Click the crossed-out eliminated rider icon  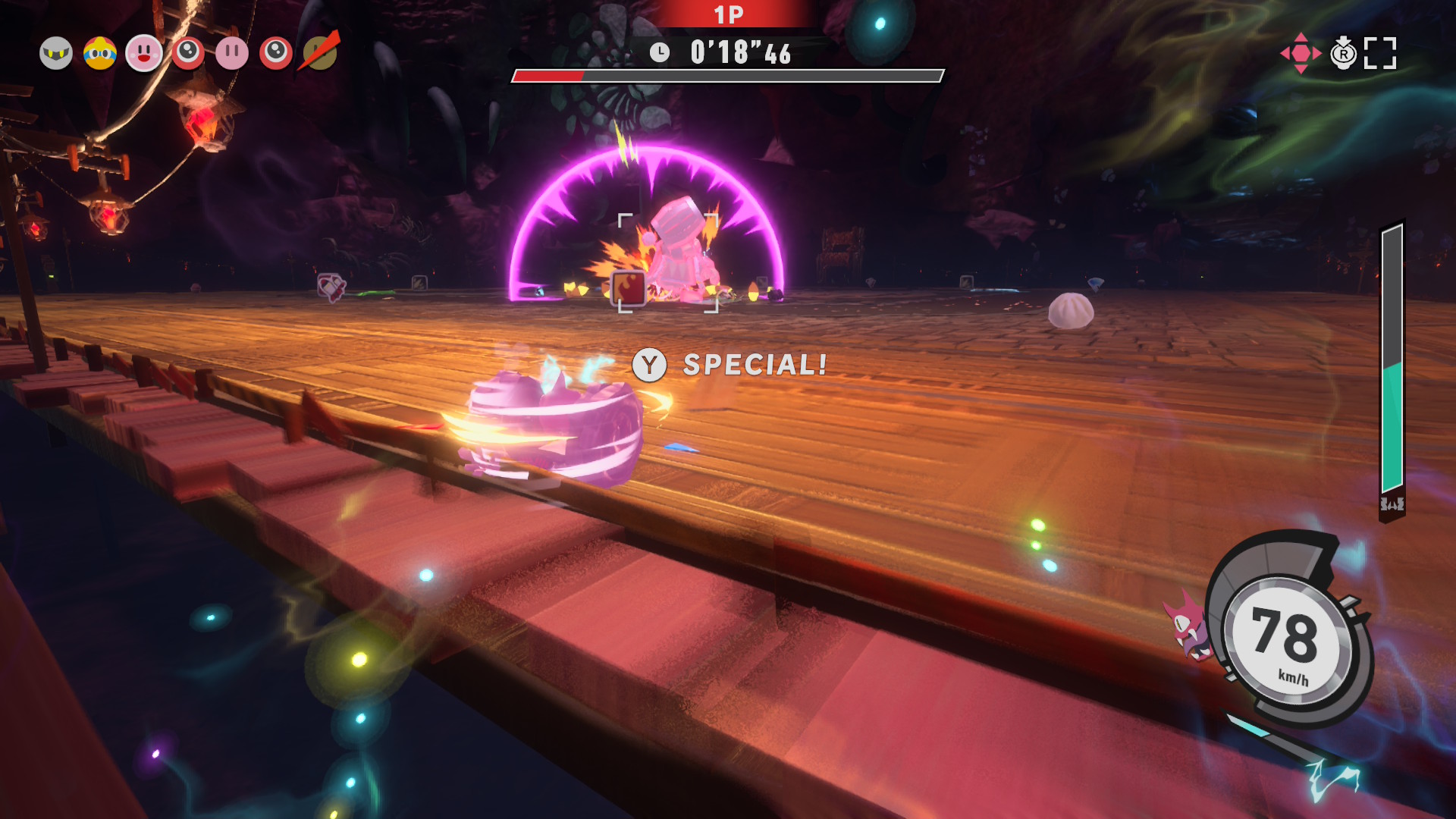(321, 53)
